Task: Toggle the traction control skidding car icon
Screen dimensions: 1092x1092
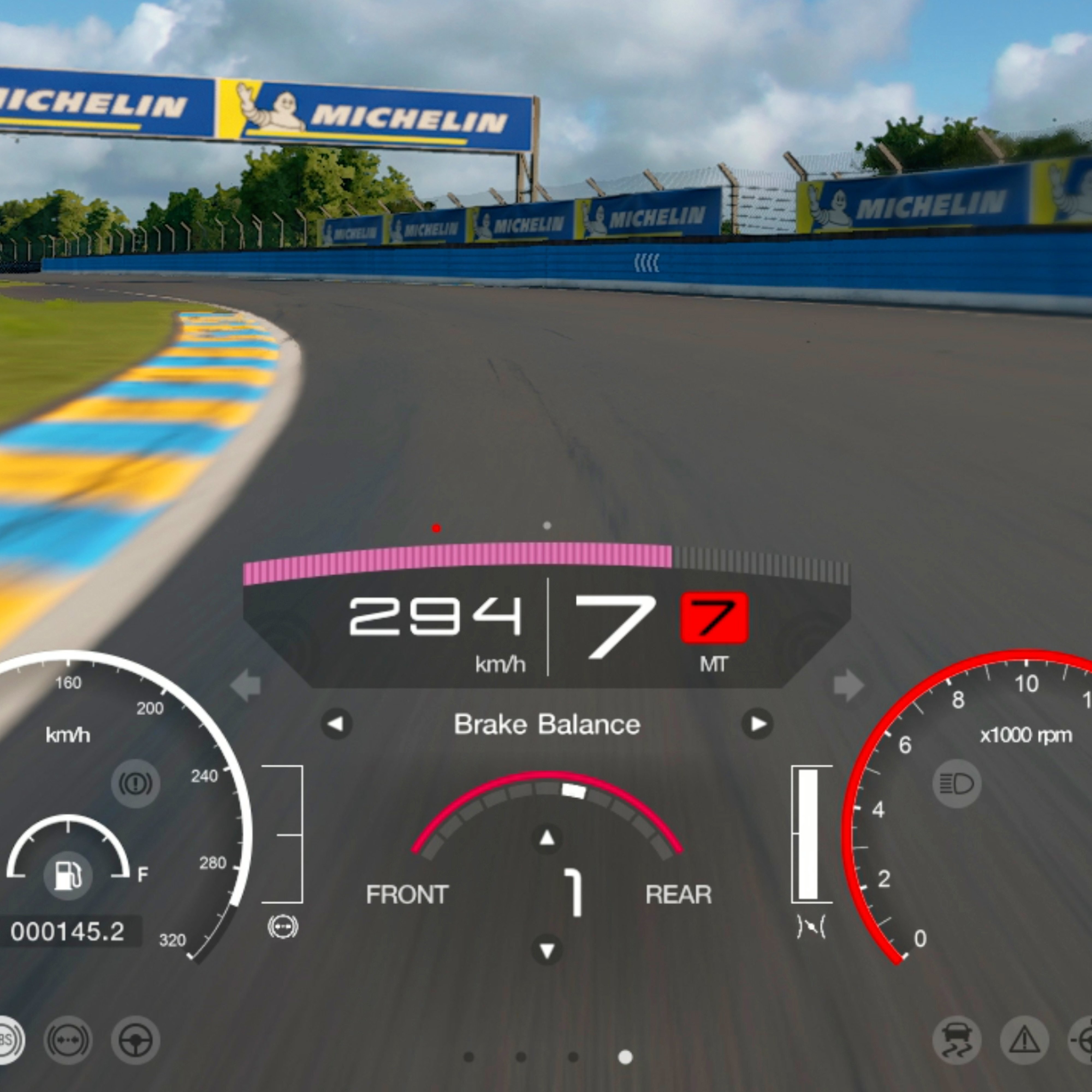Action: coord(956,1041)
